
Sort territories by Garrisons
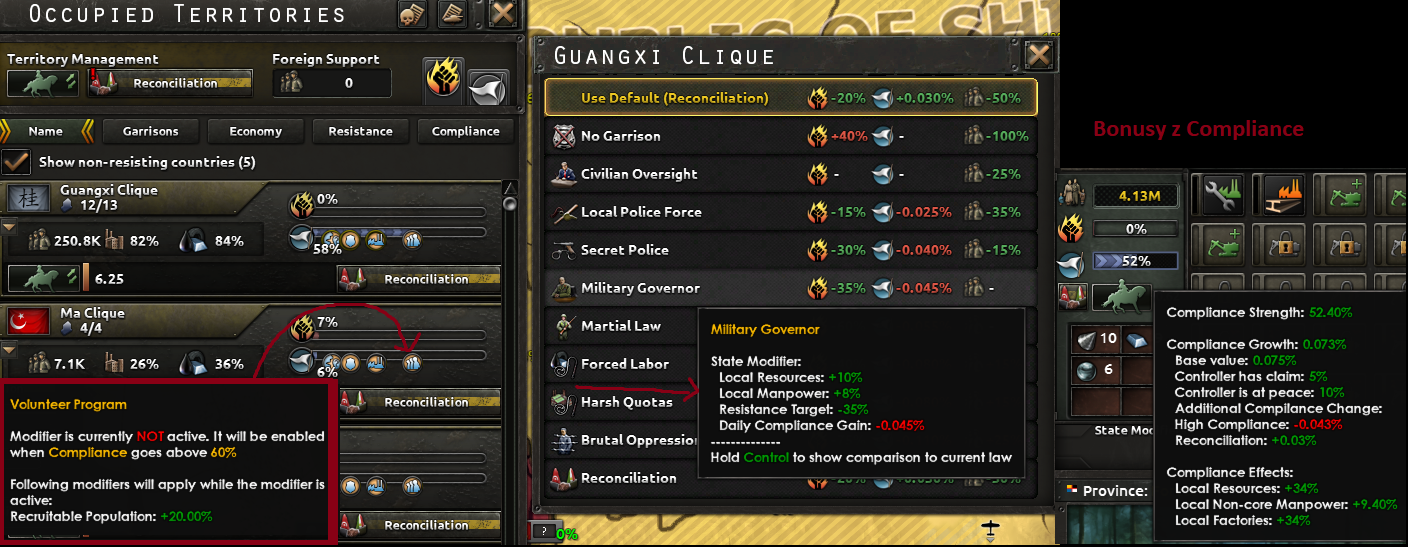(x=150, y=131)
